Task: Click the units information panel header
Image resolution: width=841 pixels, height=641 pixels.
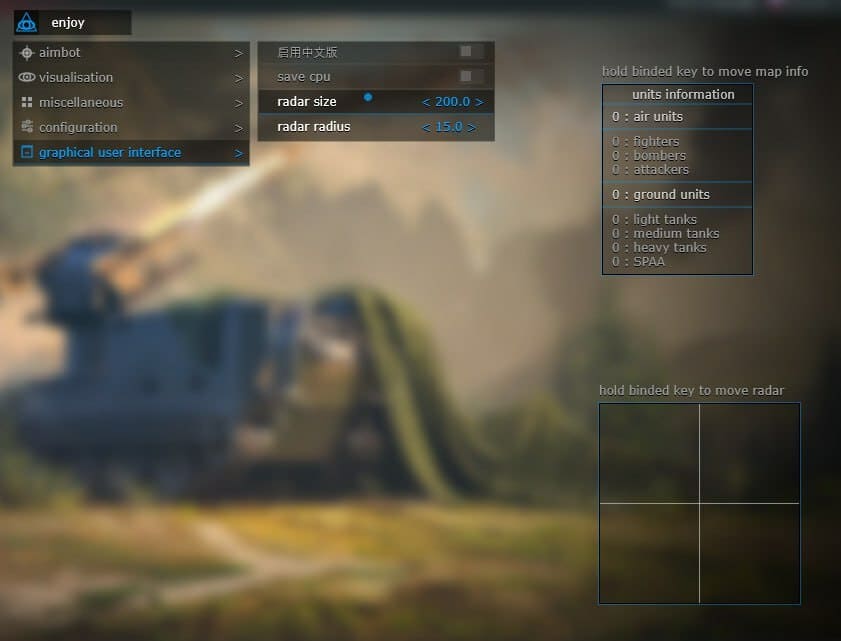Action: 683,94
